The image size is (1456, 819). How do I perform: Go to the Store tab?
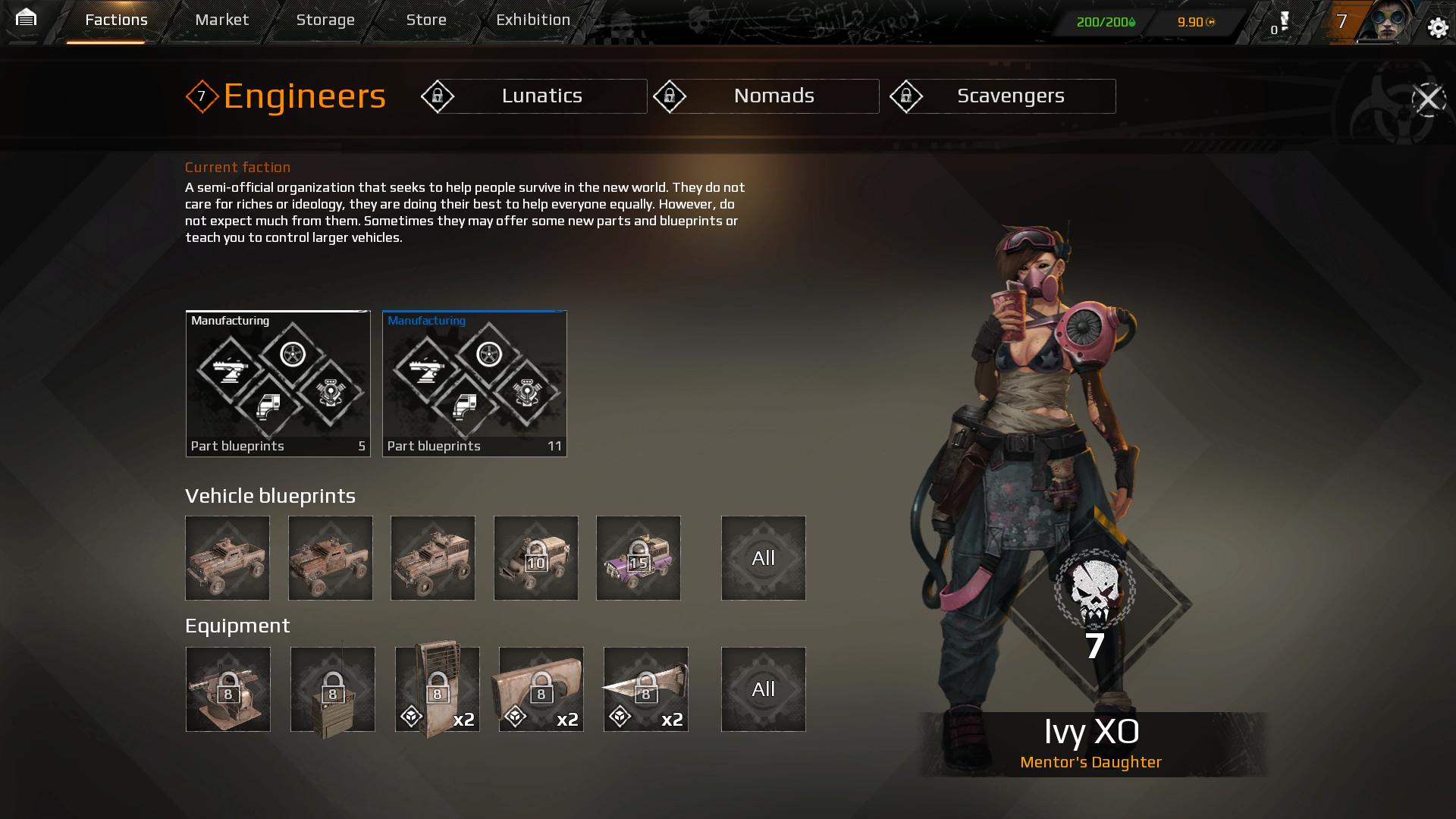click(x=426, y=20)
